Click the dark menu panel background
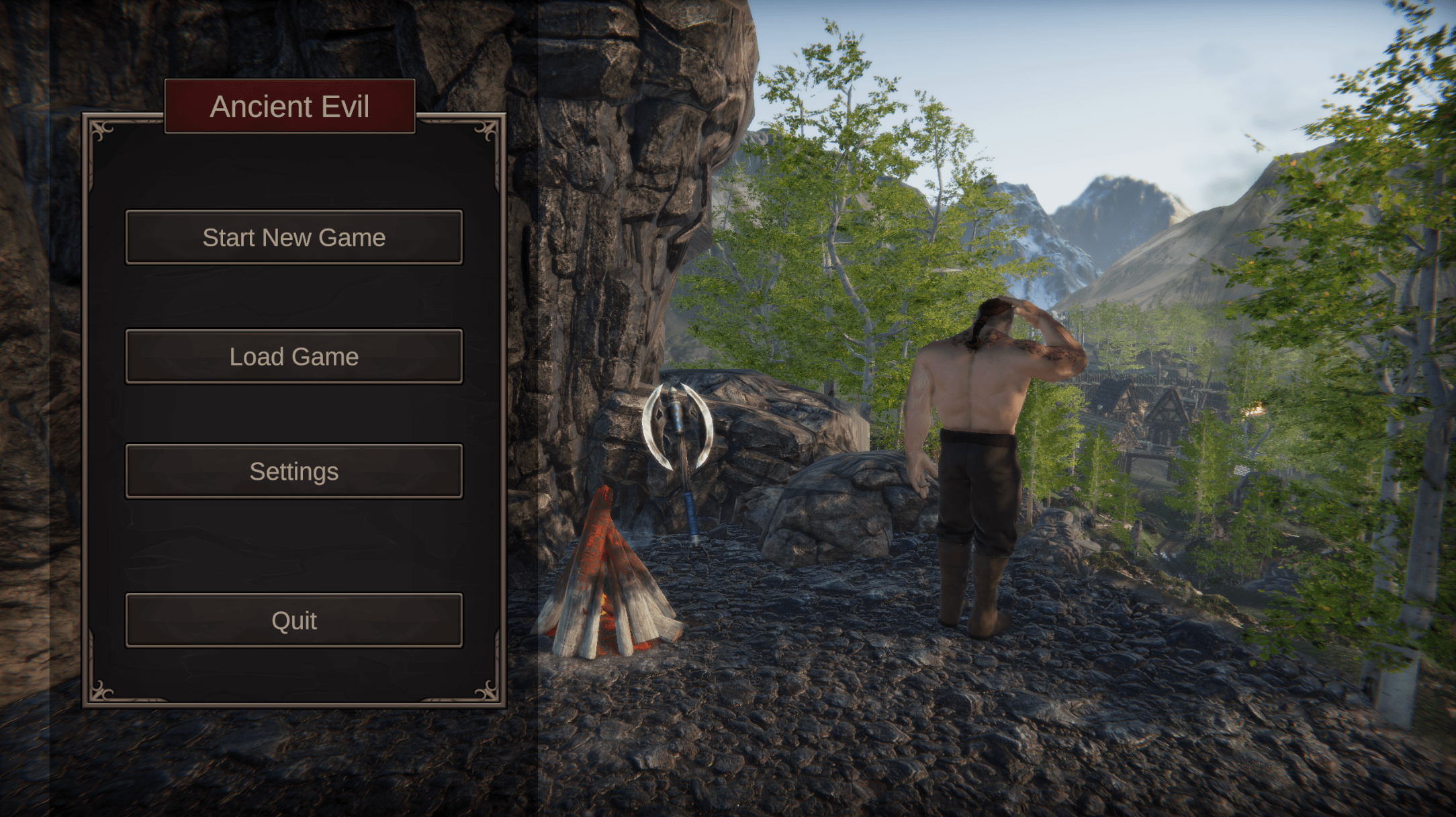 pyautogui.click(x=293, y=544)
